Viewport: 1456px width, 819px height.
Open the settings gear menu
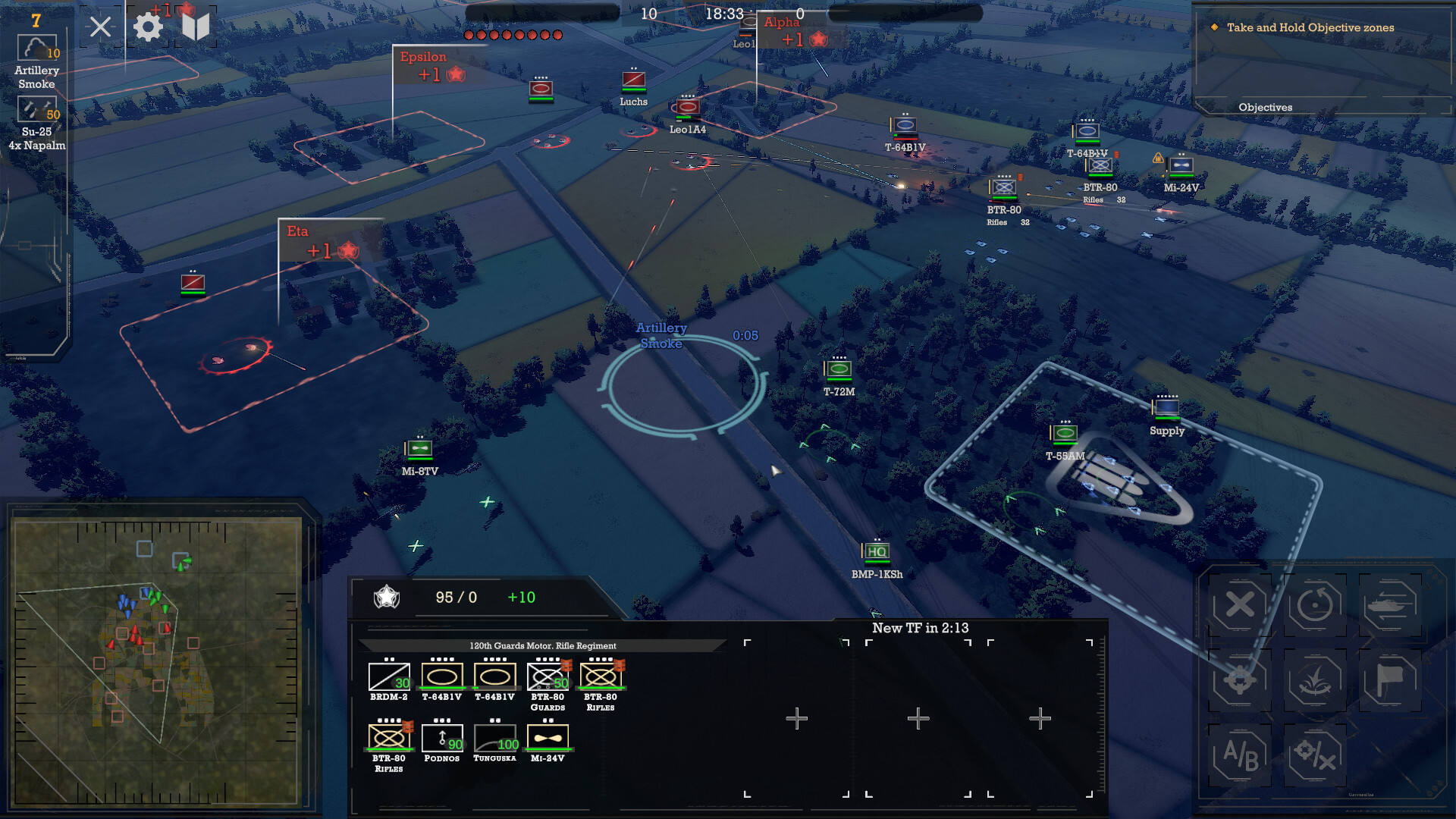coord(148,28)
